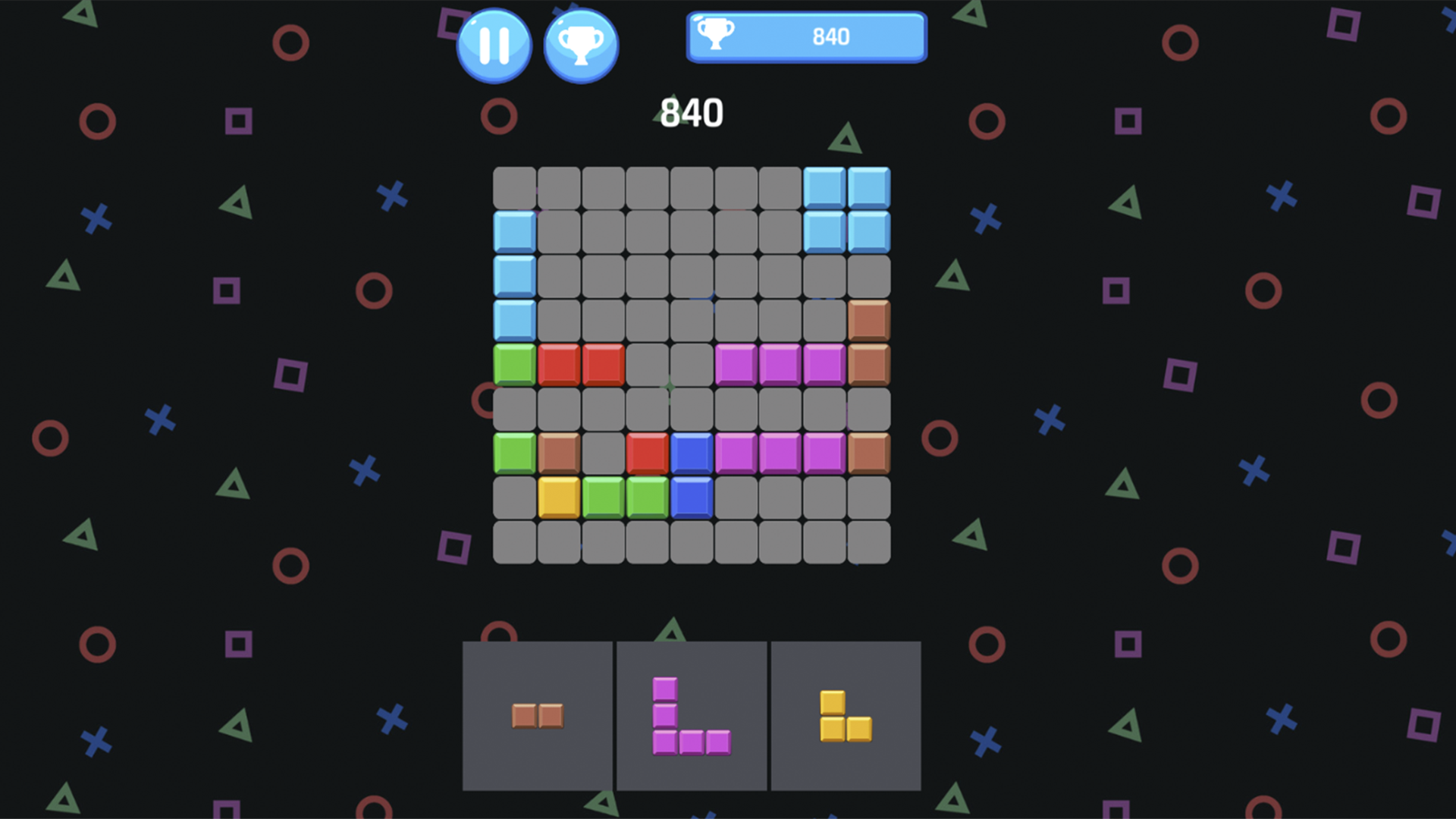Click the pause icon
The height and width of the screenshot is (819, 1456).
494,44
